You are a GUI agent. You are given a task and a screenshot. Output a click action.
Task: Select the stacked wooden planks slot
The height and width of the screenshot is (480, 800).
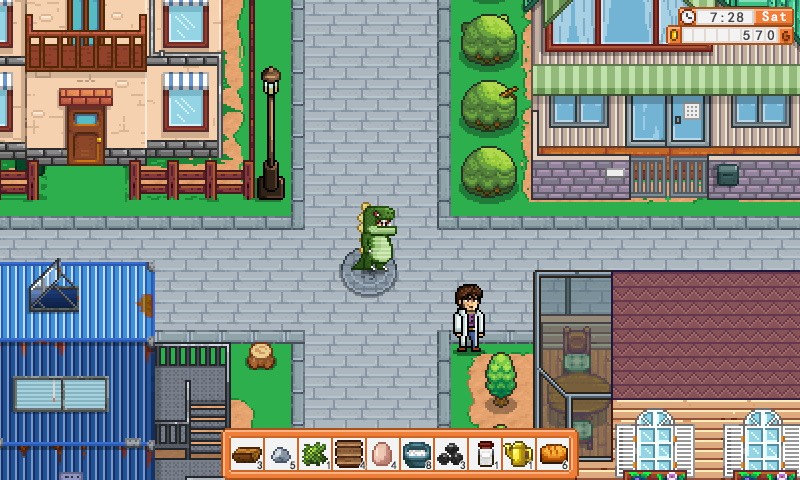tap(349, 454)
